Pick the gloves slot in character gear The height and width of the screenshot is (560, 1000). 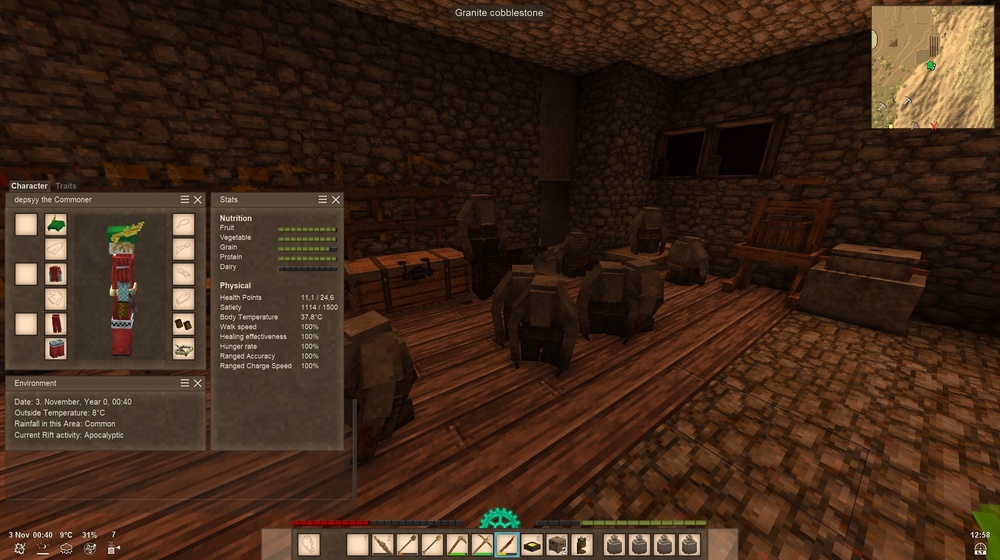pos(183,298)
